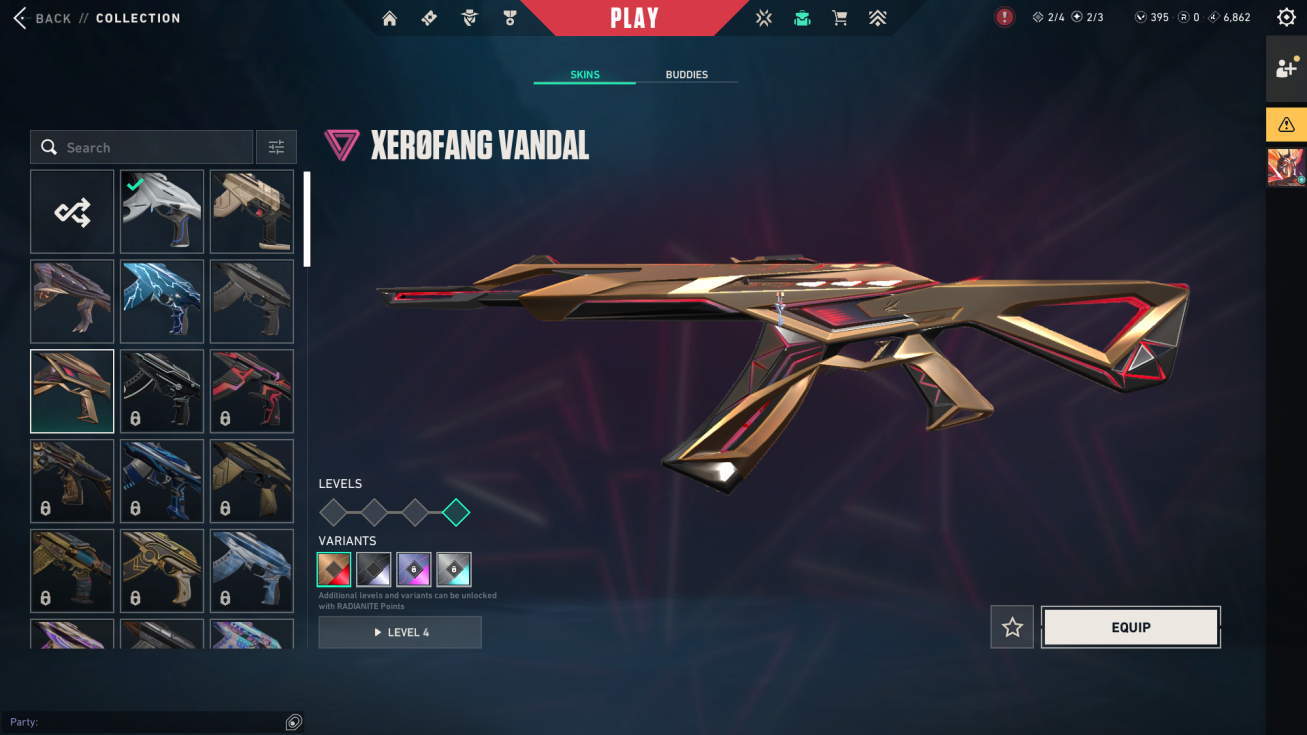
Task: Open the skin filter options
Action: coord(276,147)
